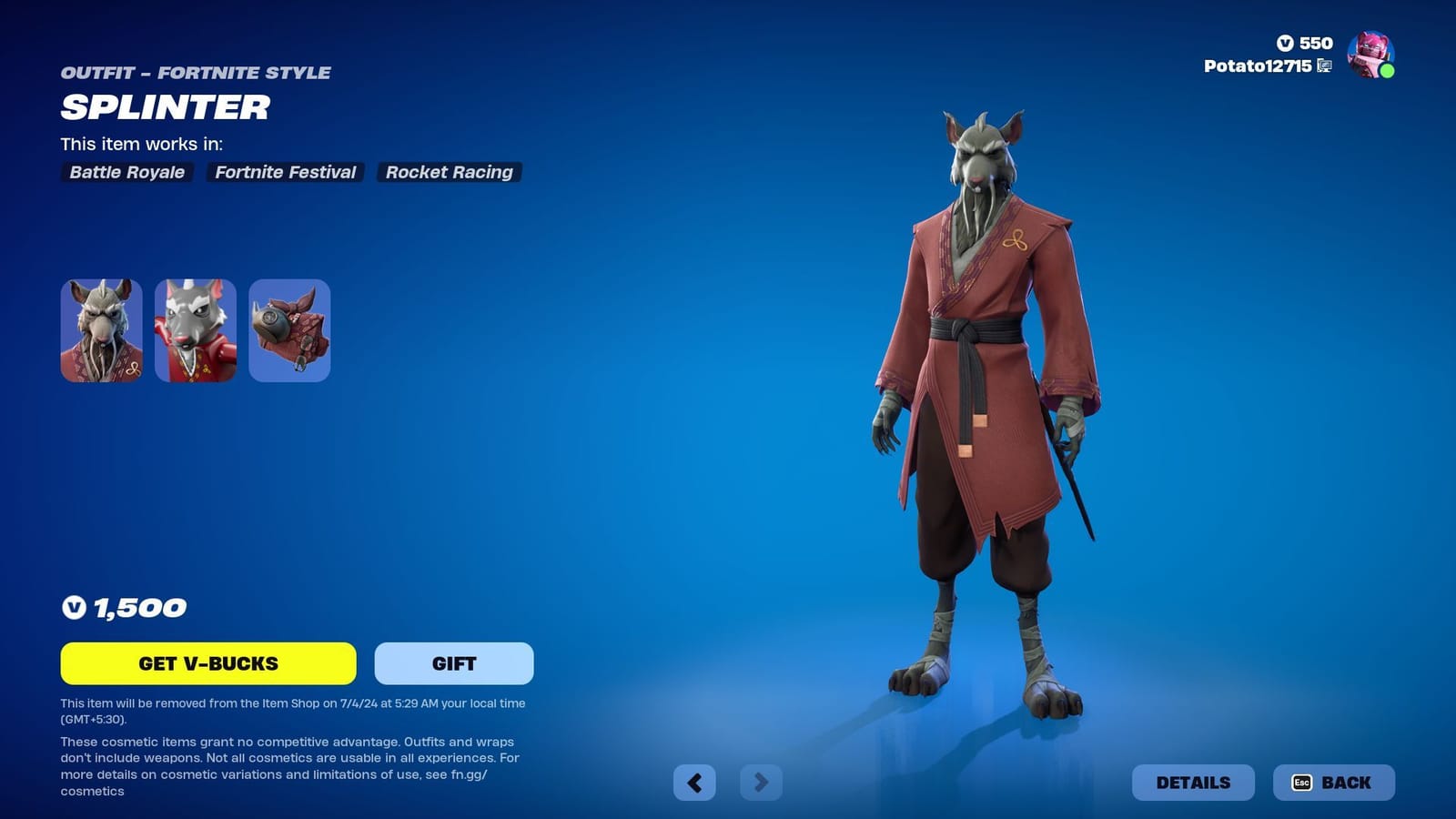
Task: Select the red-jacket Splinter variant icon
Action: pos(195,330)
